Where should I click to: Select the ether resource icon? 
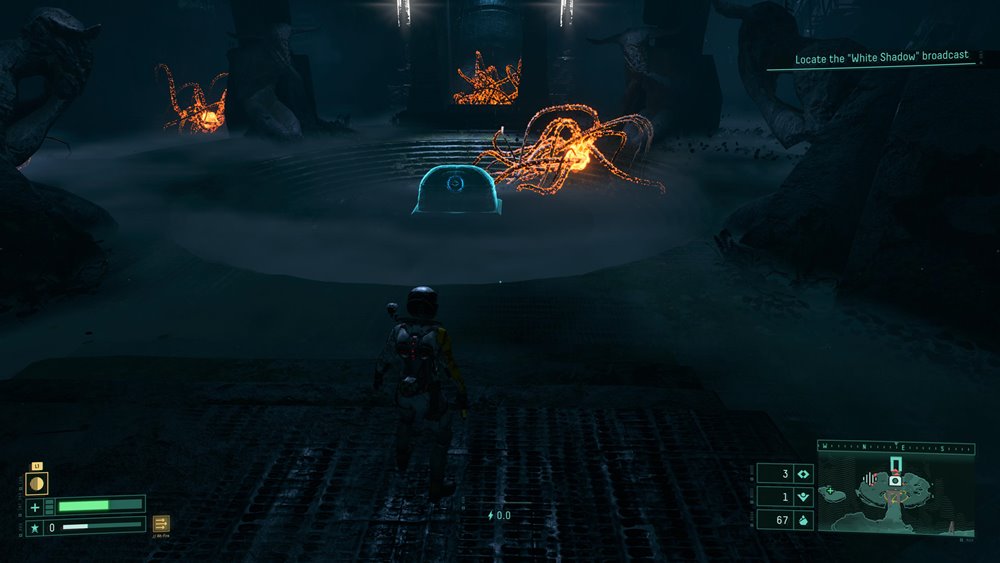(802, 473)
